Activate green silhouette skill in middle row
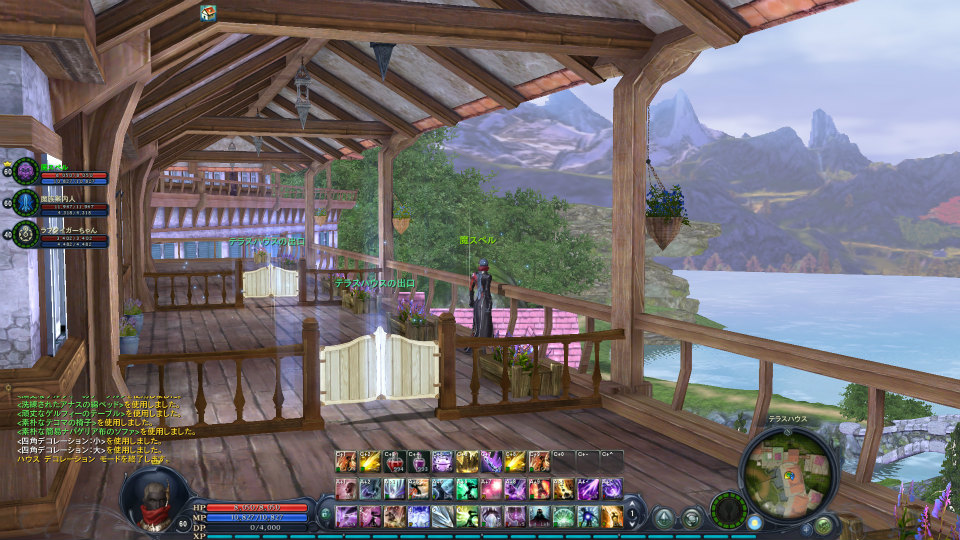Screen dimensions: 960x540 pos(467,488)
